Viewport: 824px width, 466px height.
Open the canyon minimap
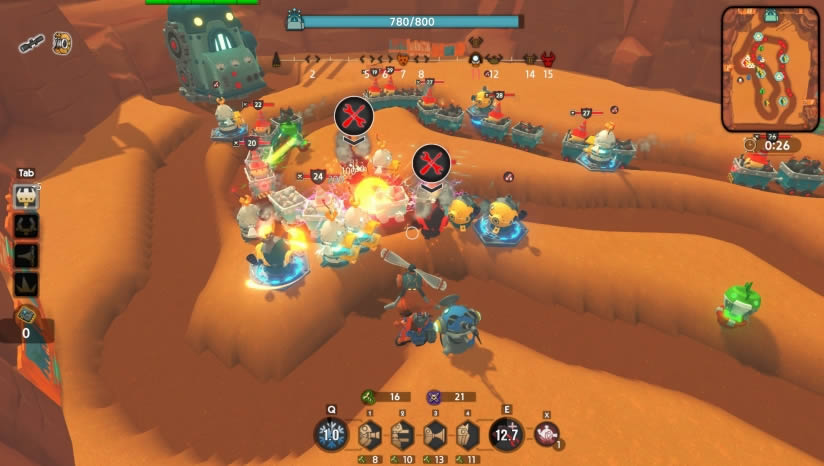click(x=770, y=68)
